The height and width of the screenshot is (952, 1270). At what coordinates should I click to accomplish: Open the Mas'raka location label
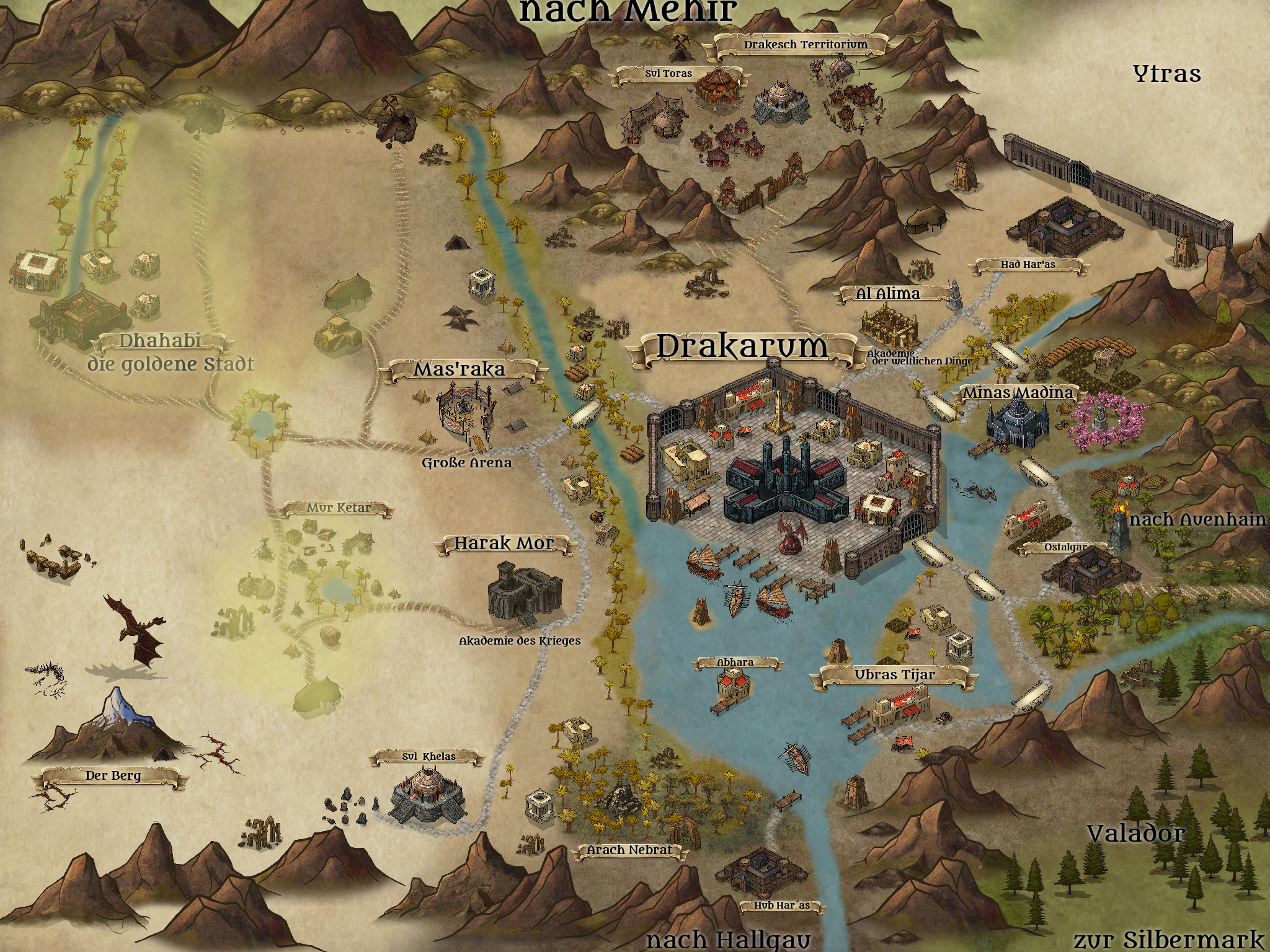point(459,371)
